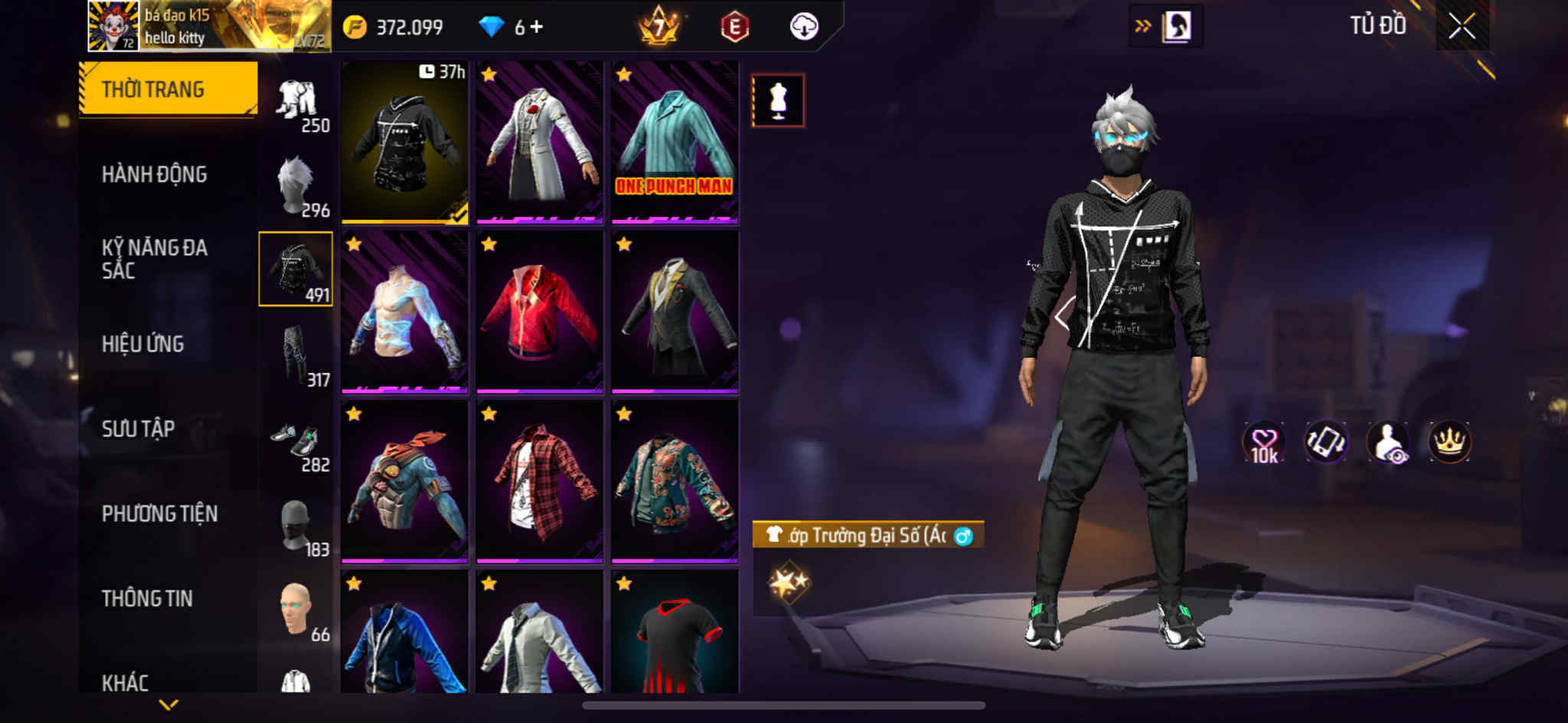Go to the SƯU TẬP tab
The width and height of the screenshot is (1568, 723).
point(138,429)
